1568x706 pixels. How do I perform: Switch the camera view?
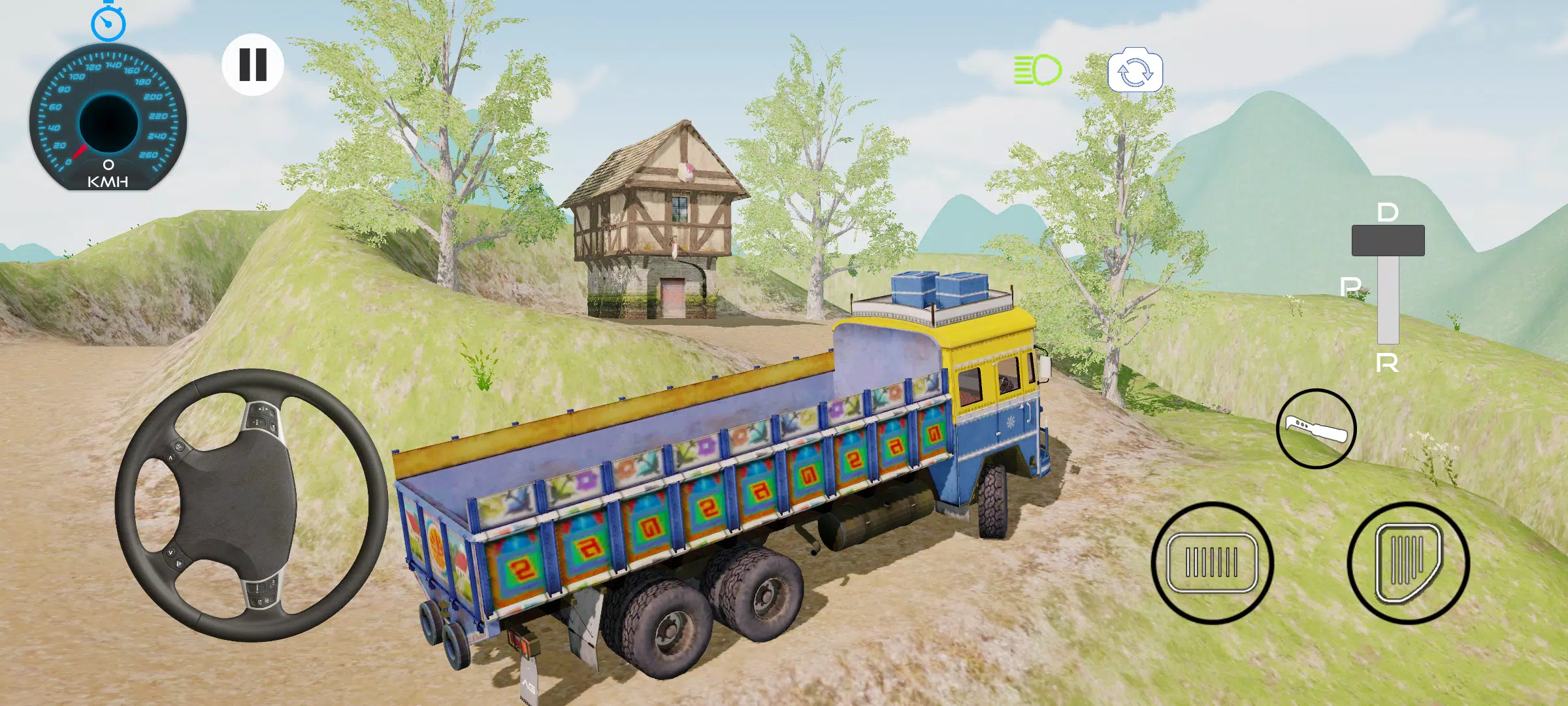pyautogui.click(x=1135, y=71)
